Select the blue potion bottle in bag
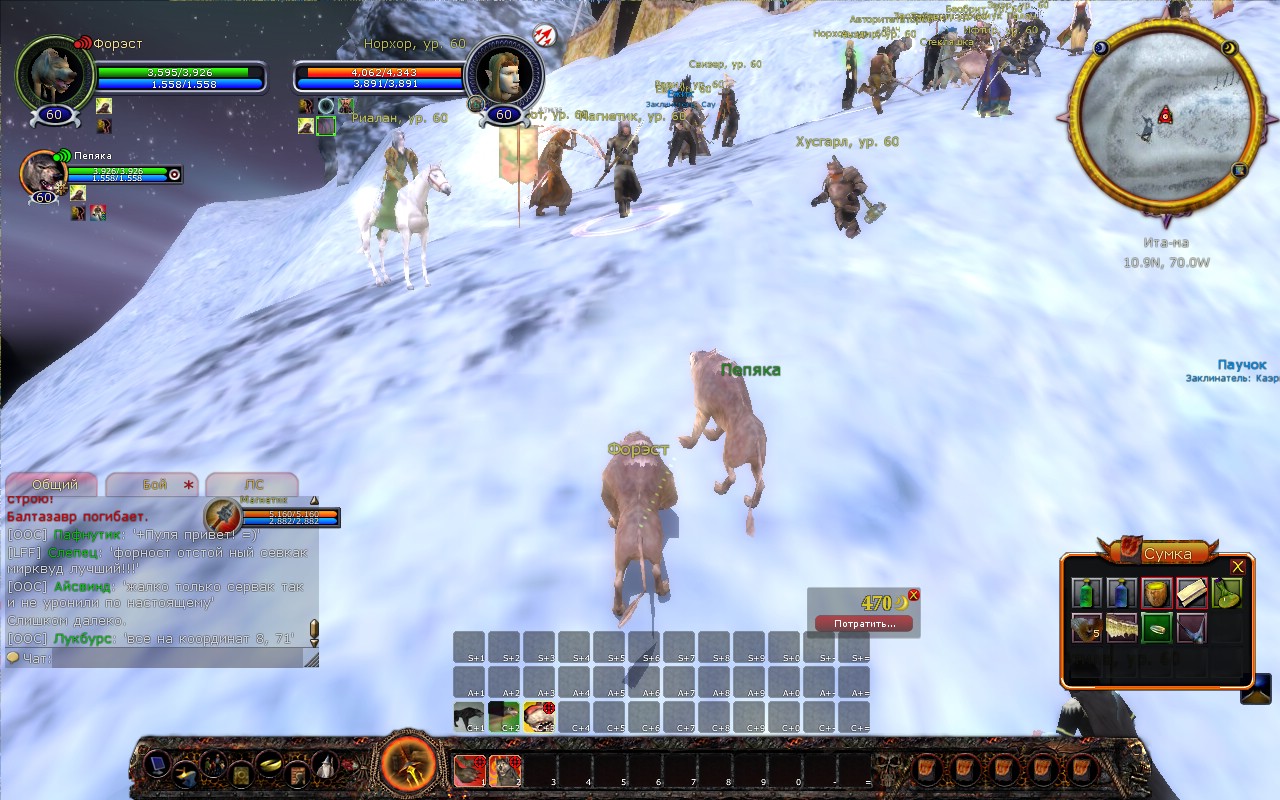This screenshot has width=1280, height=800. (1122, 593)
